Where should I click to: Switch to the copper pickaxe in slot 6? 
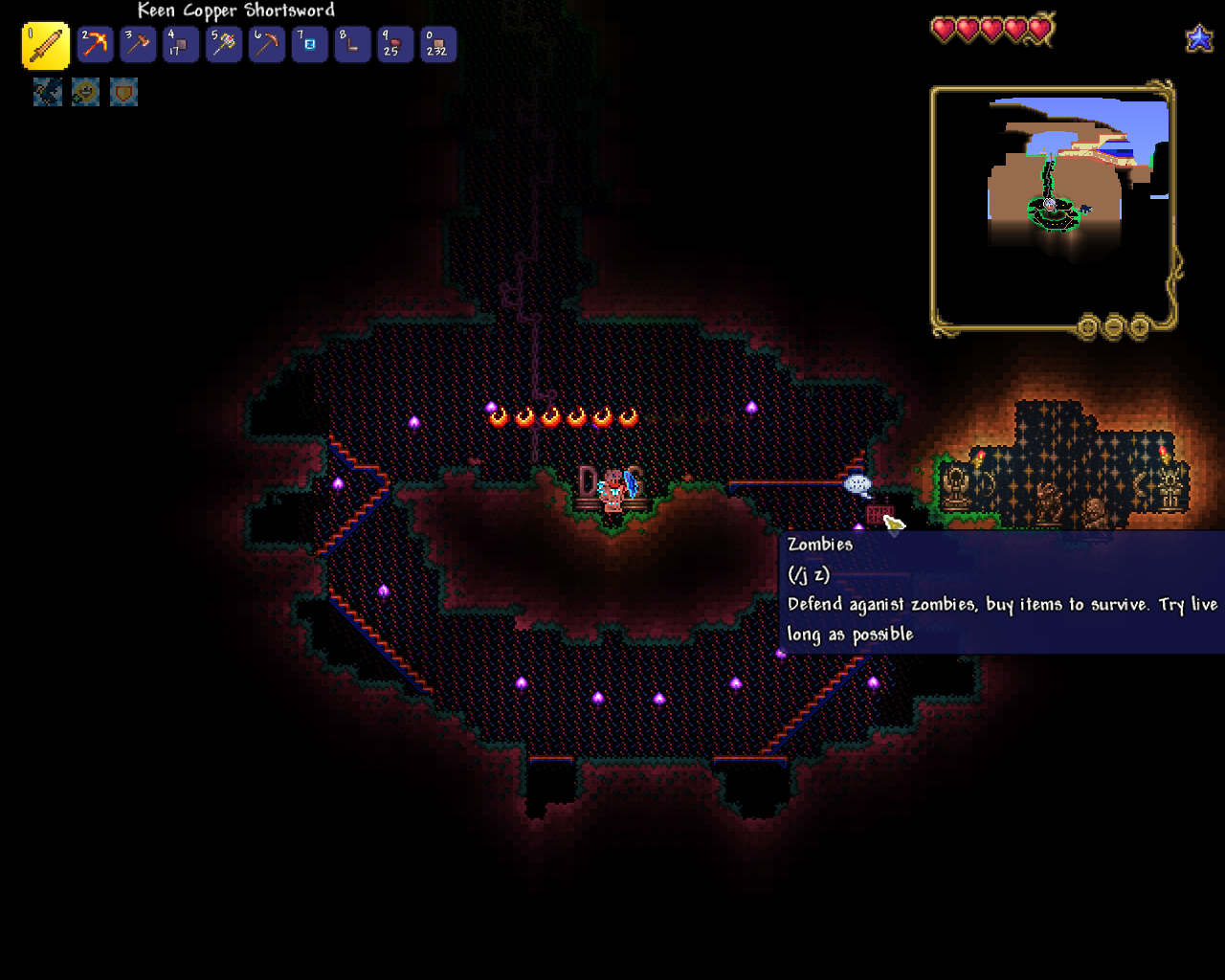click(x=267, y=45)
